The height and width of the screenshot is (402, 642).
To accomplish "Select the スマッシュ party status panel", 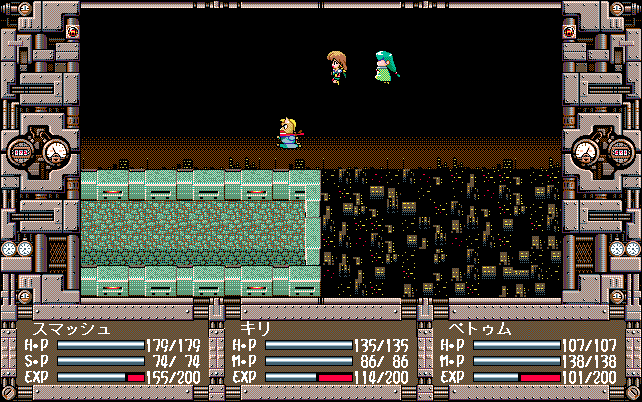I will point(112,352).
